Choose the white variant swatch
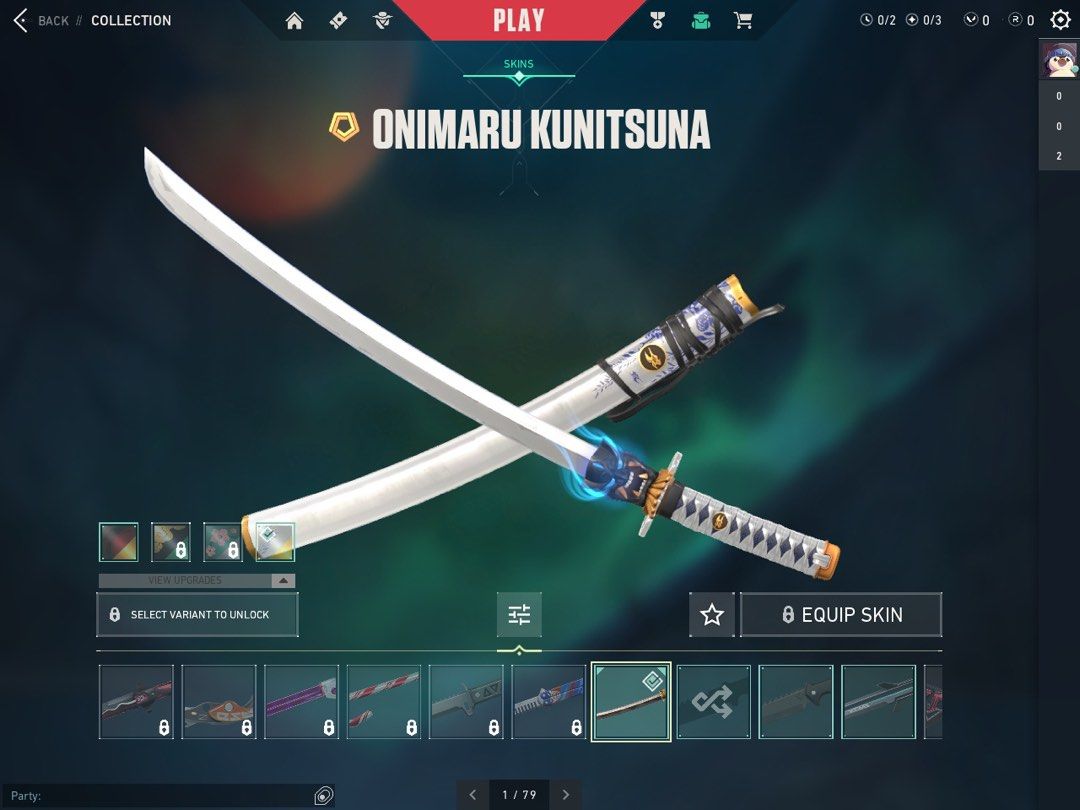The height and width of the screenshot is (810, 1080). [275, 542]
